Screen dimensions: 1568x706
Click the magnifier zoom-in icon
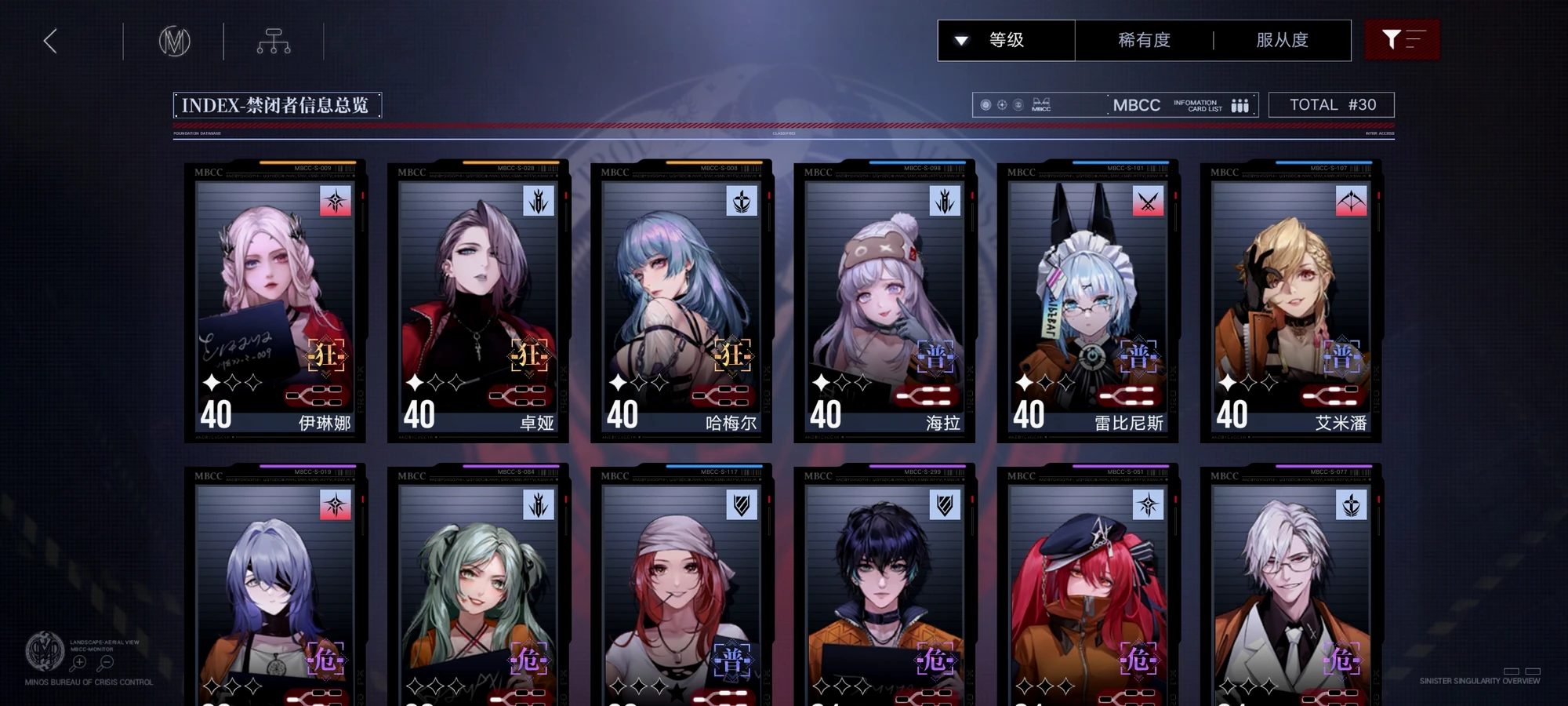pyautogui.click(x=79, y=664)
